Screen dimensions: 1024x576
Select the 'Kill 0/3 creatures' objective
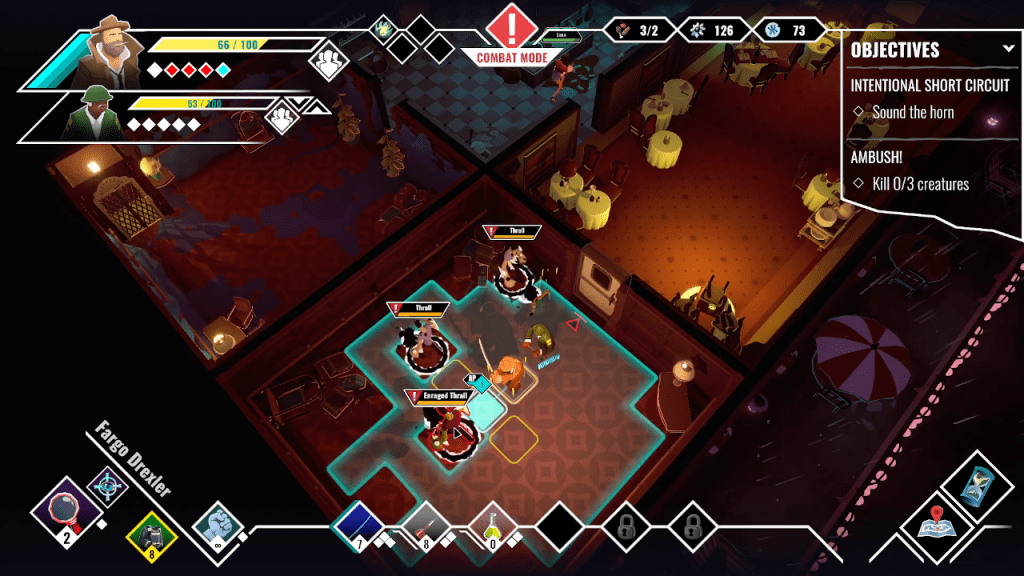(920, 184)
